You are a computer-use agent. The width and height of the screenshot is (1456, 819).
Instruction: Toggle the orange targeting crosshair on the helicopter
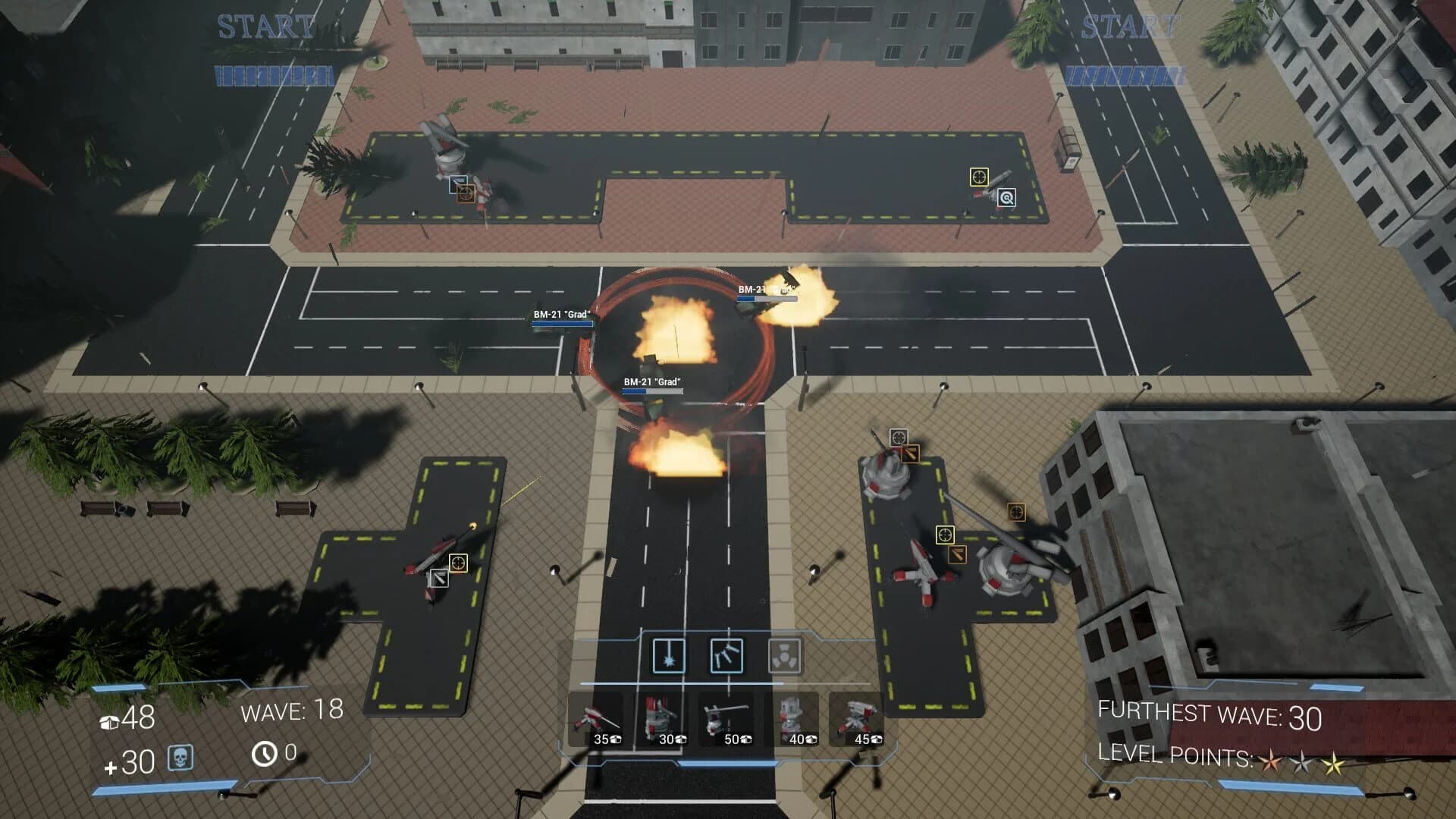[1016, 512]
